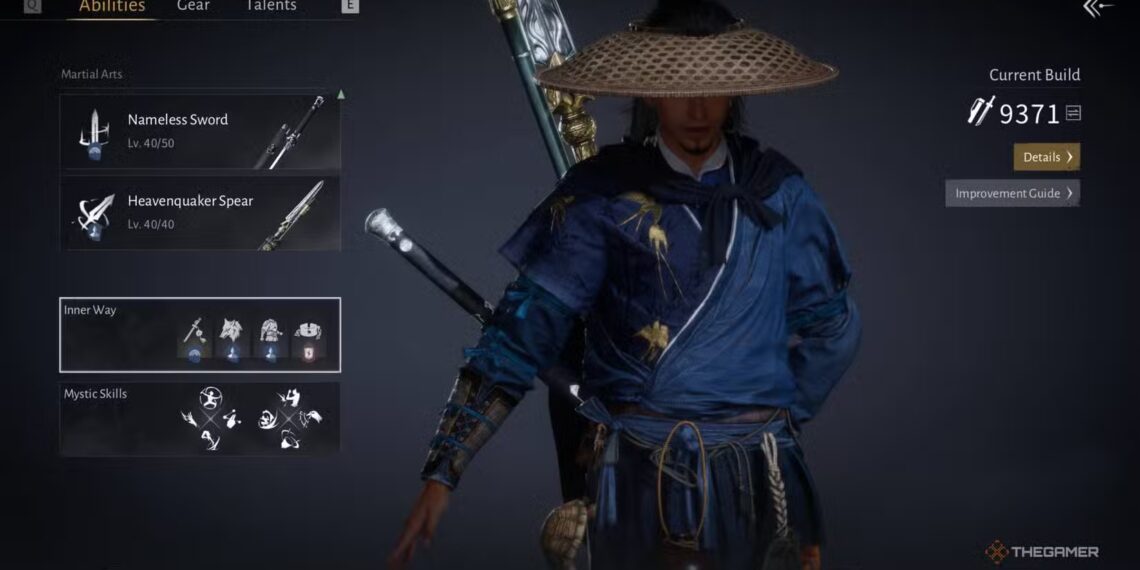The height and width of the screenshot is (570, 1140).
Task: Open the Mystic Skills panel
Action: coord(200,418)
